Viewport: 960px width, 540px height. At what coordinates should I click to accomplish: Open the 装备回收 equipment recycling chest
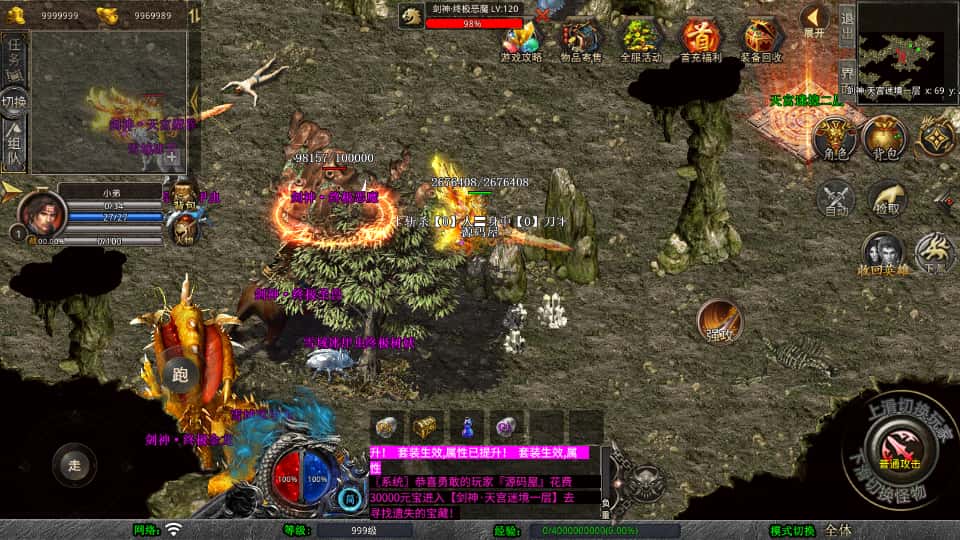click(x=762, y=40)
